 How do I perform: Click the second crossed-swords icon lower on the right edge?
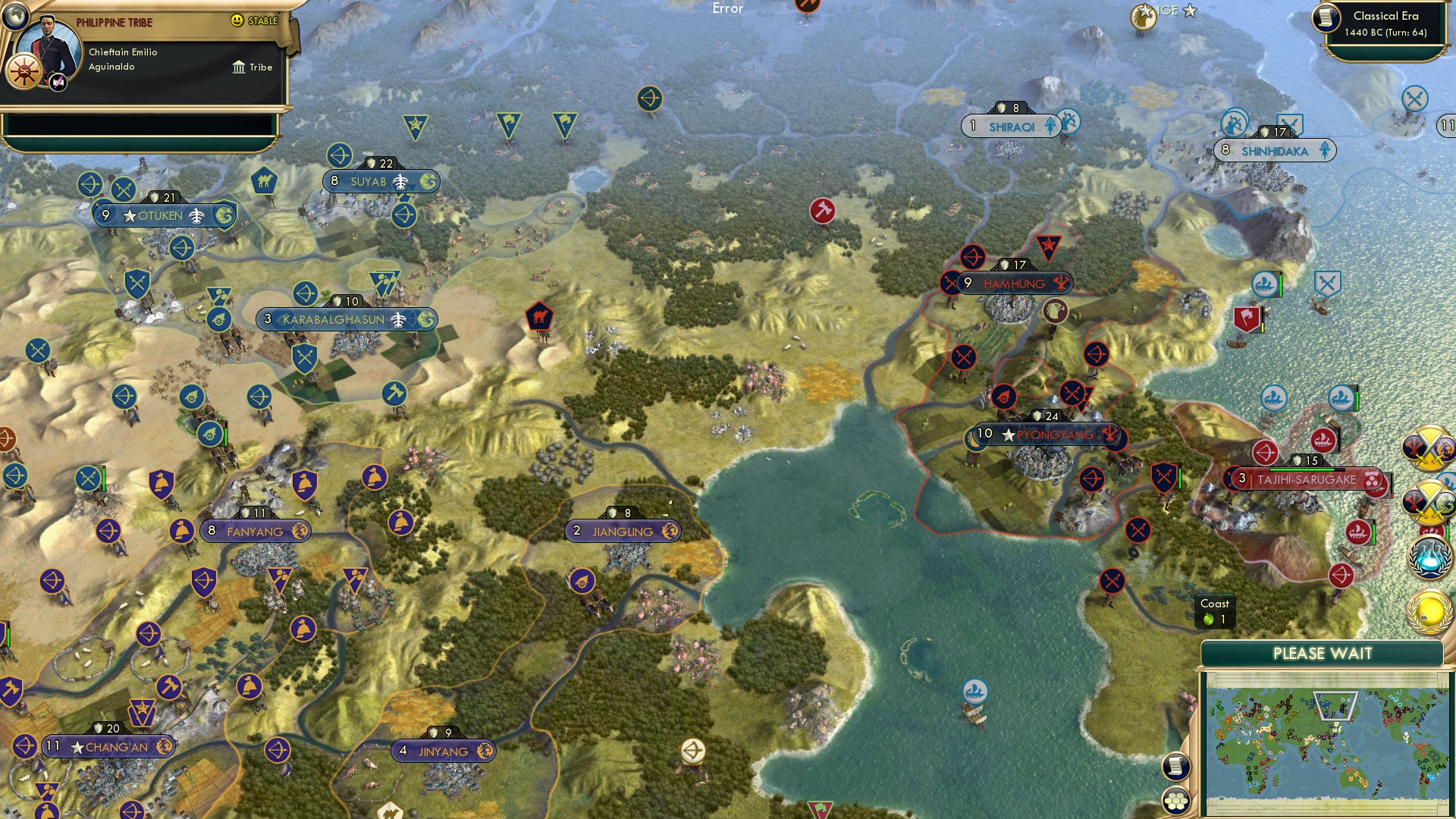pyautogui.click(x=1432, y=500)
